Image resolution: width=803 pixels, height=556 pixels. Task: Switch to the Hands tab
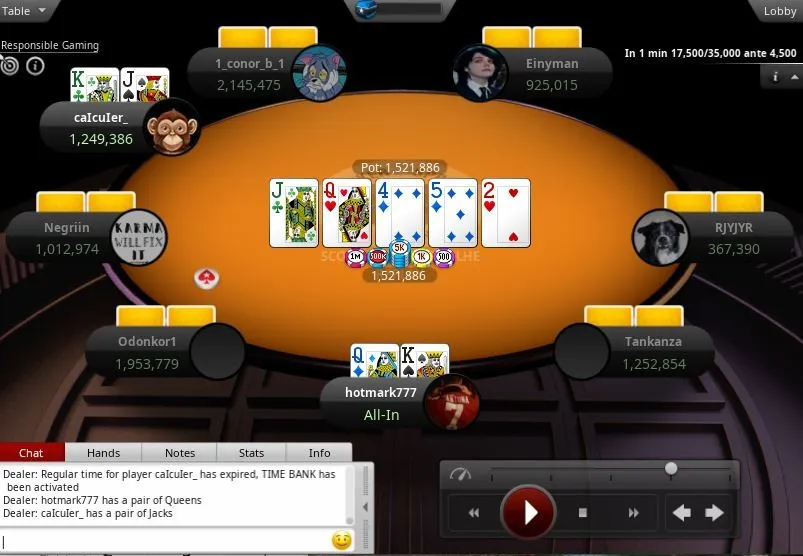click(x=104, y=453)
